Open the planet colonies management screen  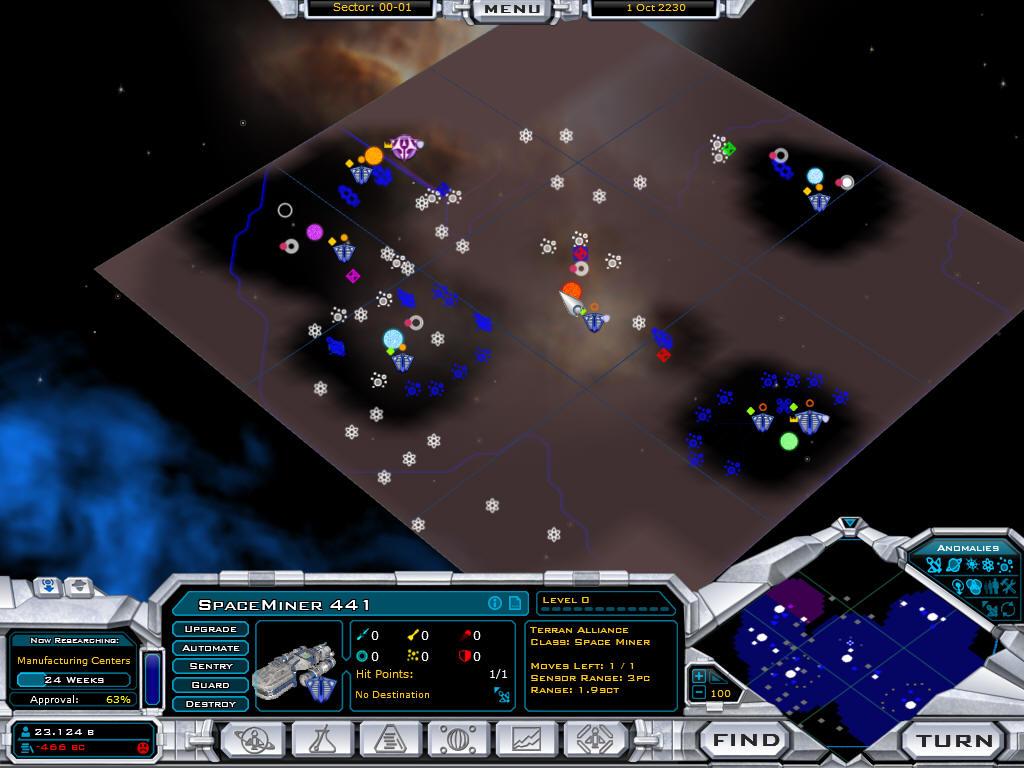(x=459, y=740)
